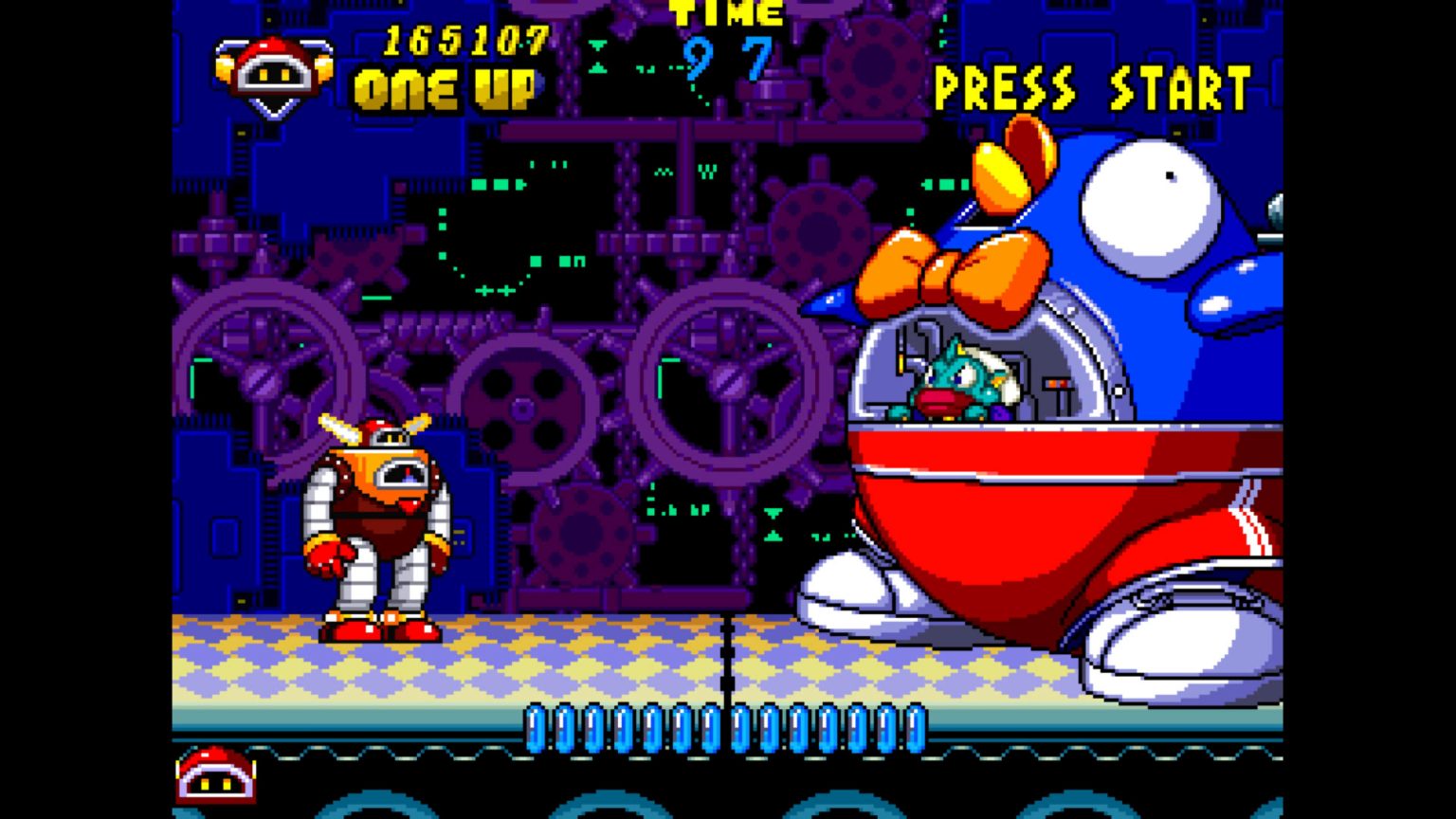Click the character portrait icon next to ONE UP

274,68
